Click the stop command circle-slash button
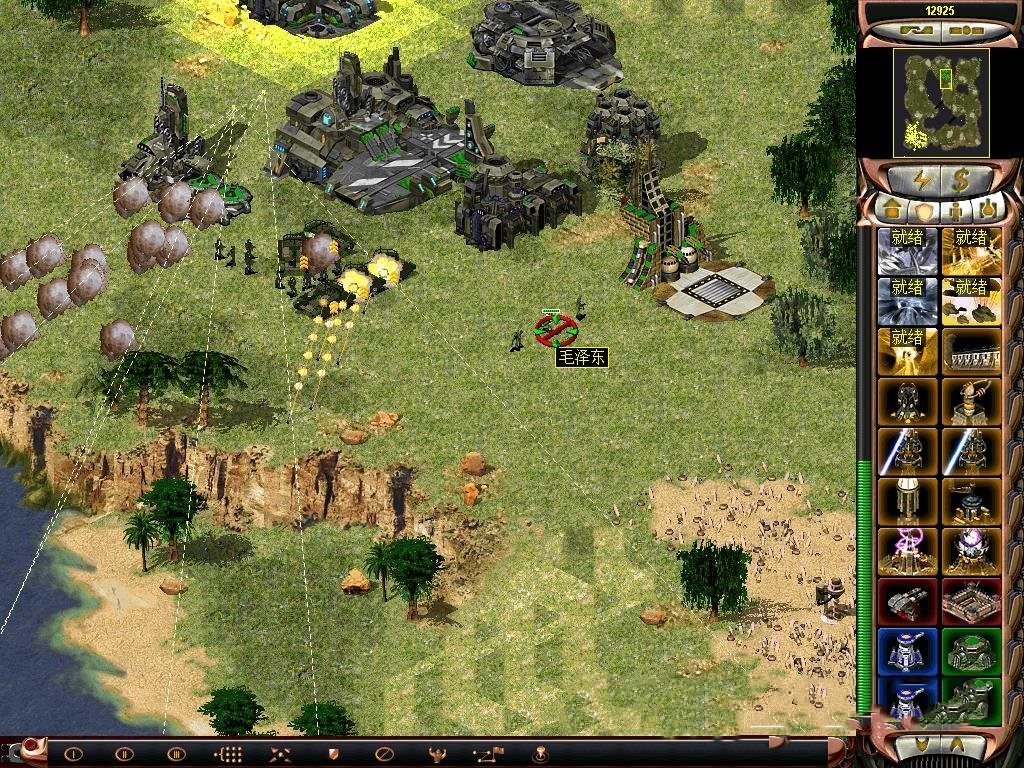Image resolution: width=1024 pixels, height=768 pixels. [384, 754]
